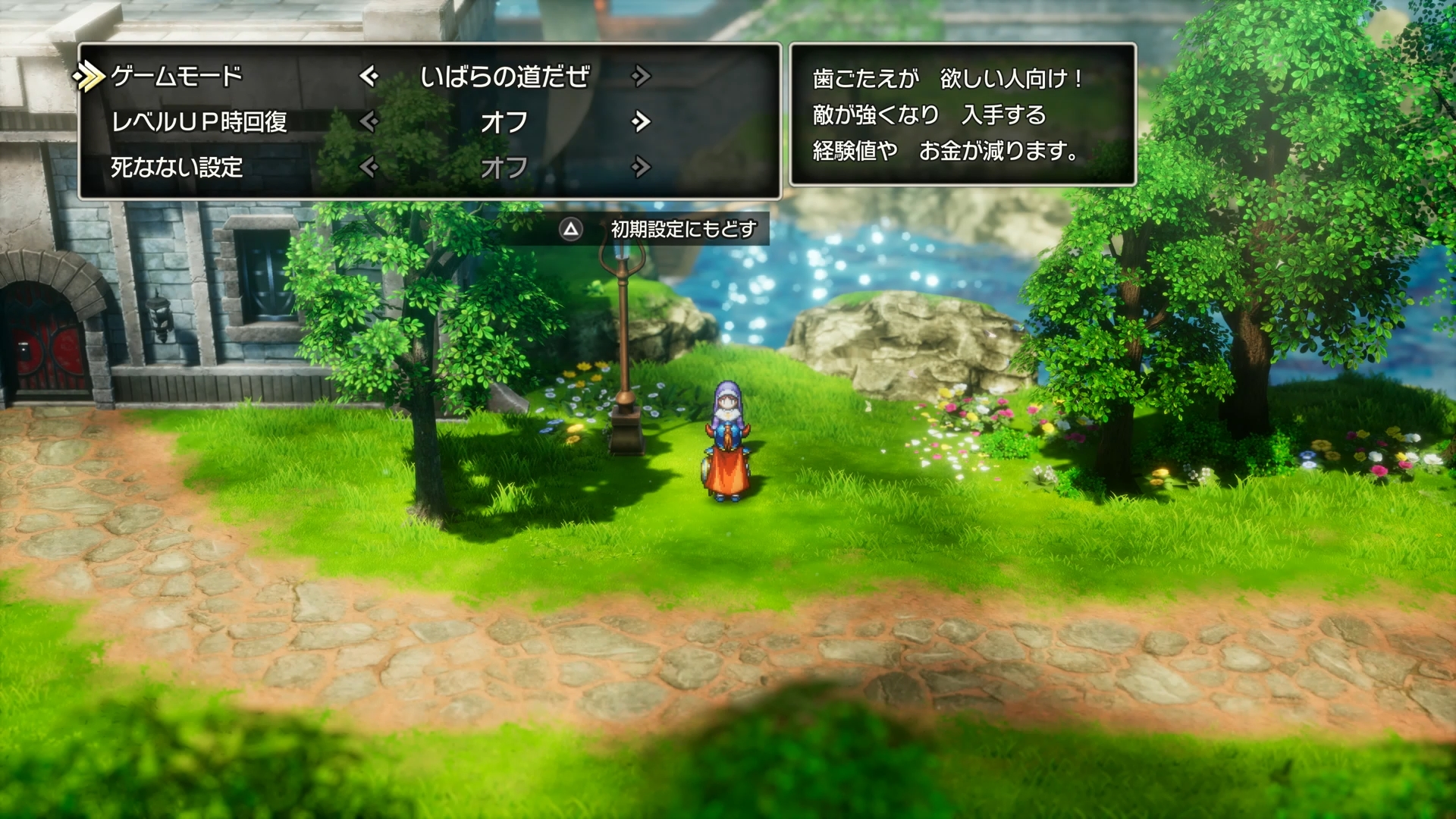
Task: Toggle the オフ value of レベルUP時回復
Action: click(x=506, y=121)
